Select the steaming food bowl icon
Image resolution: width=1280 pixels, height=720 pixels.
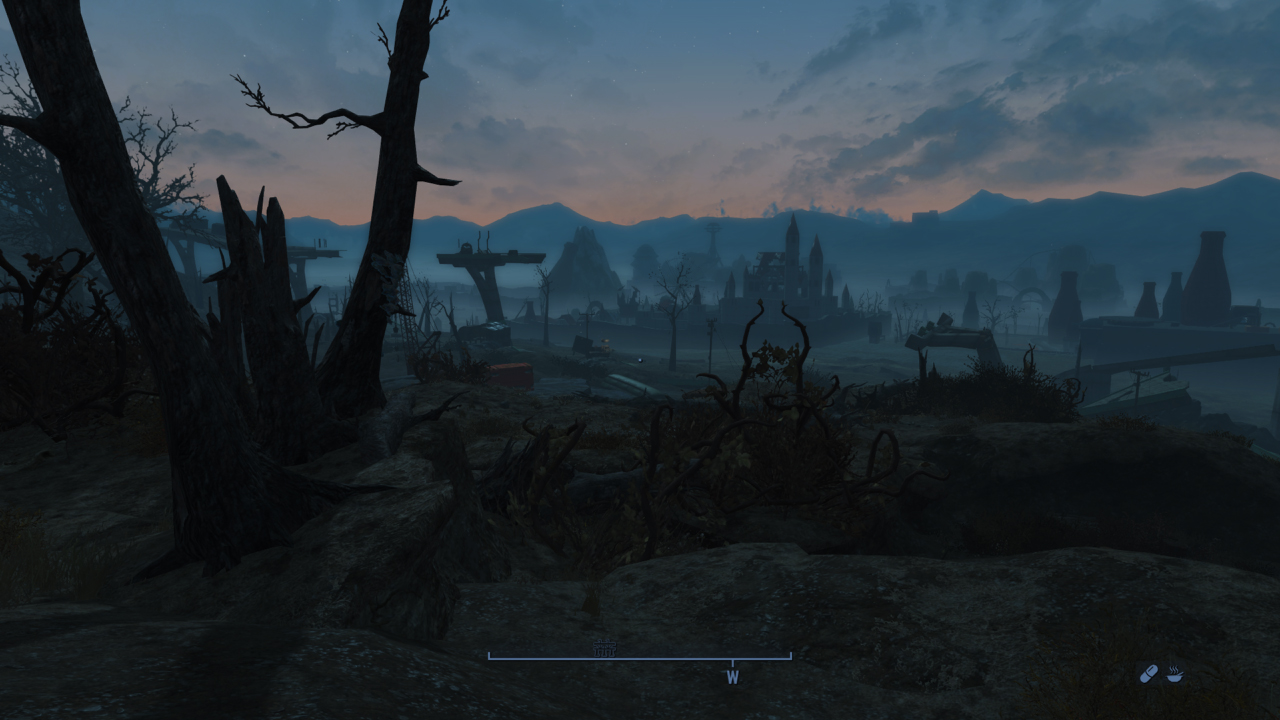[x=1175, y=674]
